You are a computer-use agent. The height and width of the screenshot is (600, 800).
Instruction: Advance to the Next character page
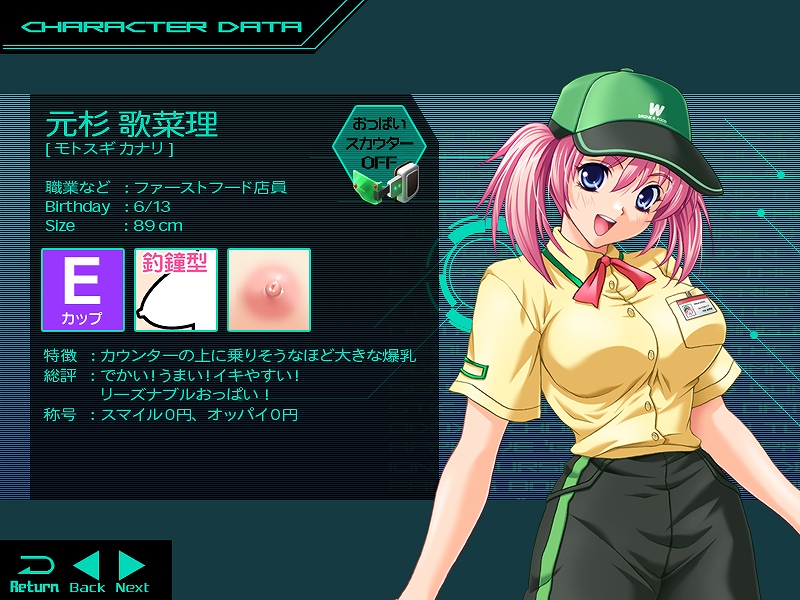point(132,572)
